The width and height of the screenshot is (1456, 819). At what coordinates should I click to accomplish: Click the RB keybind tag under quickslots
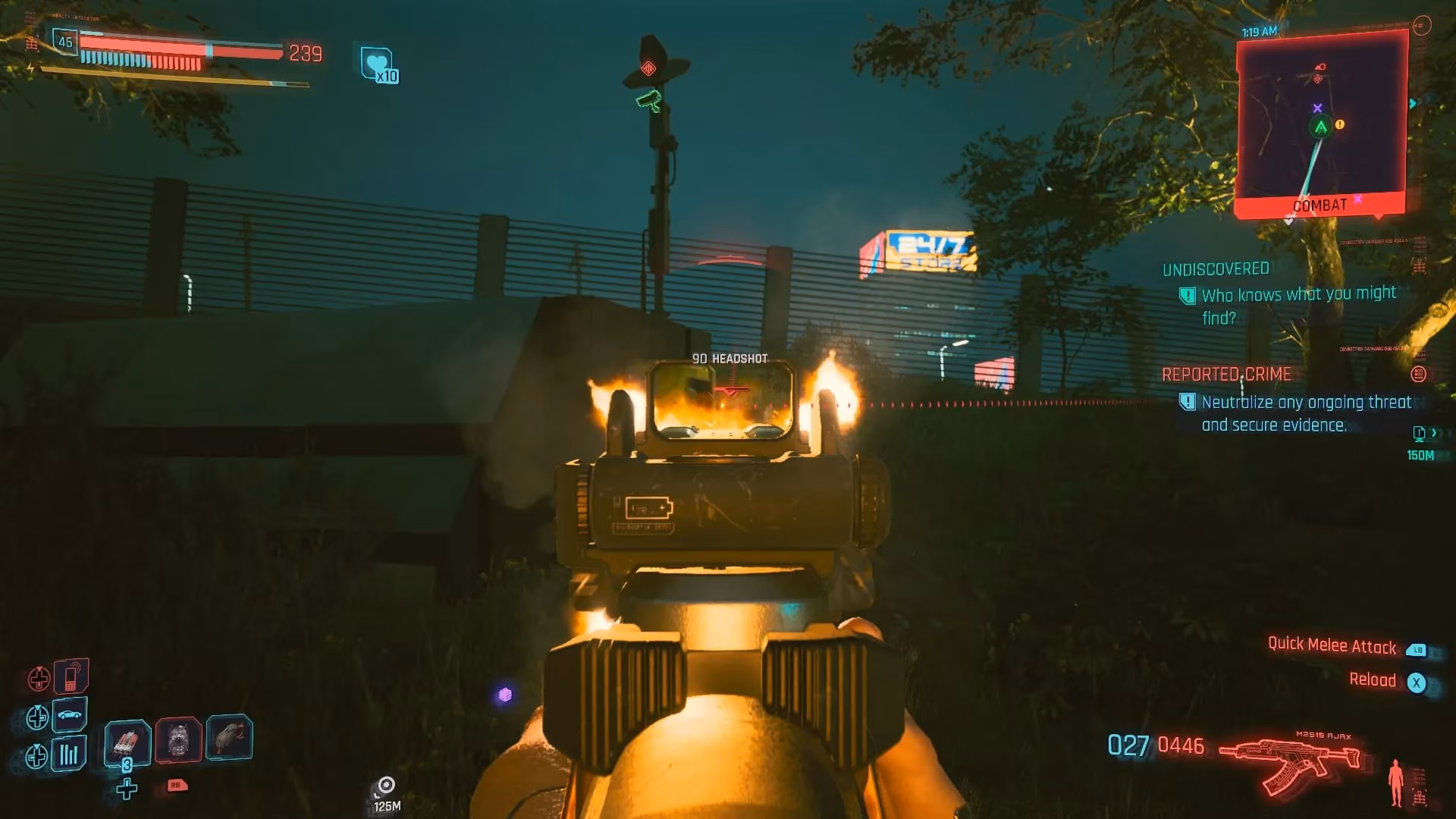177,786
